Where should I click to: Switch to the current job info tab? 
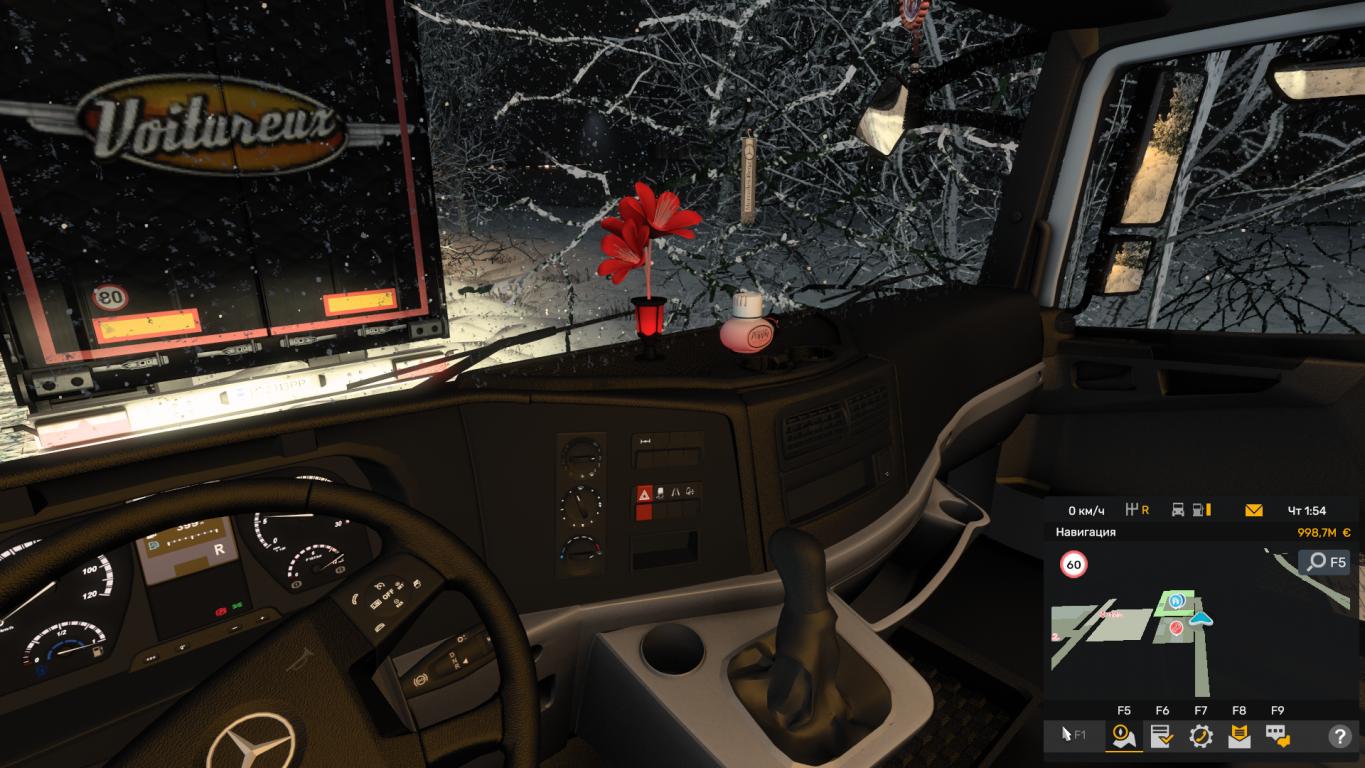point(1162,737)
